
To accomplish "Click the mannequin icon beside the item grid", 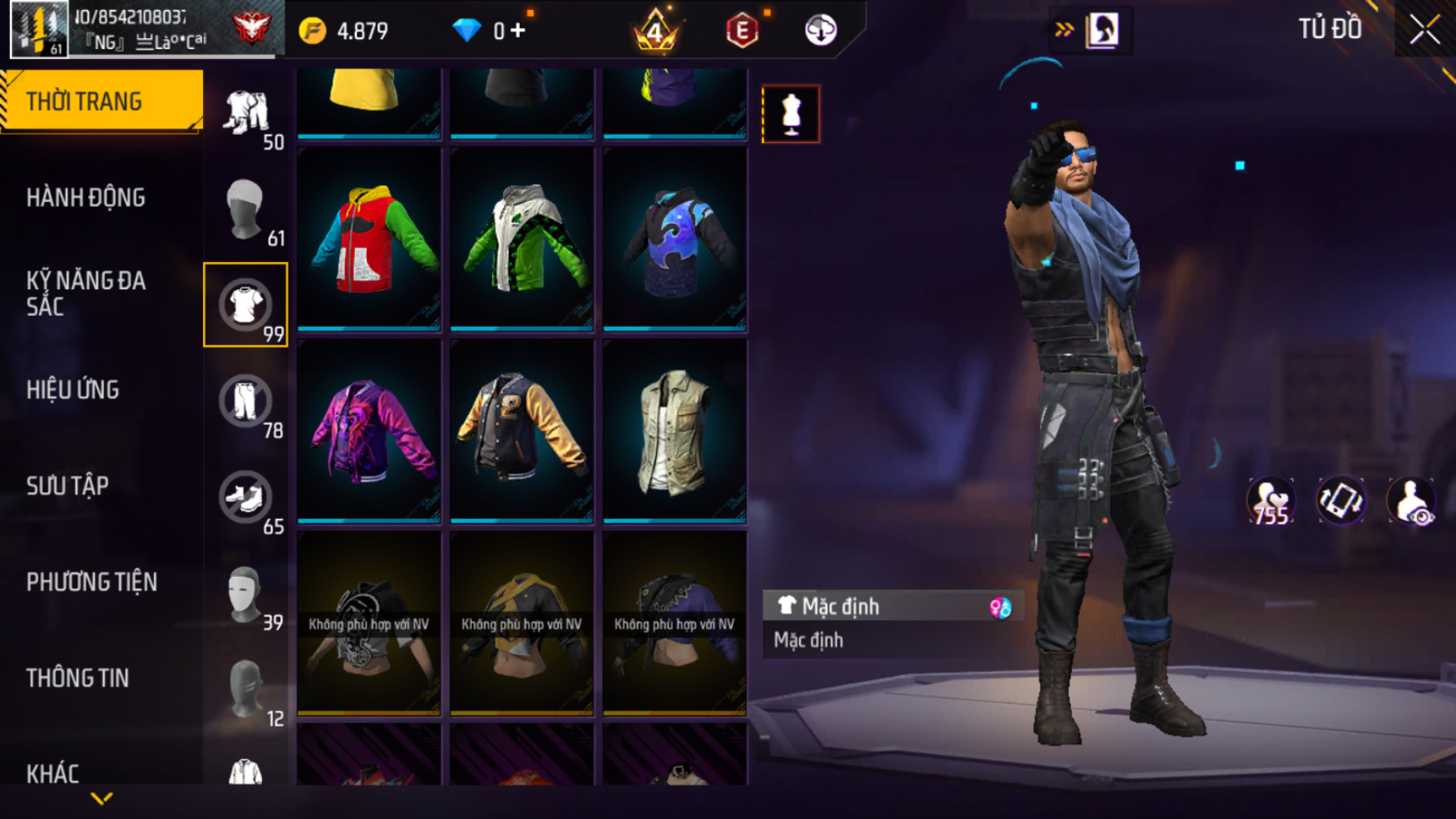I will (x=791, y=114).
